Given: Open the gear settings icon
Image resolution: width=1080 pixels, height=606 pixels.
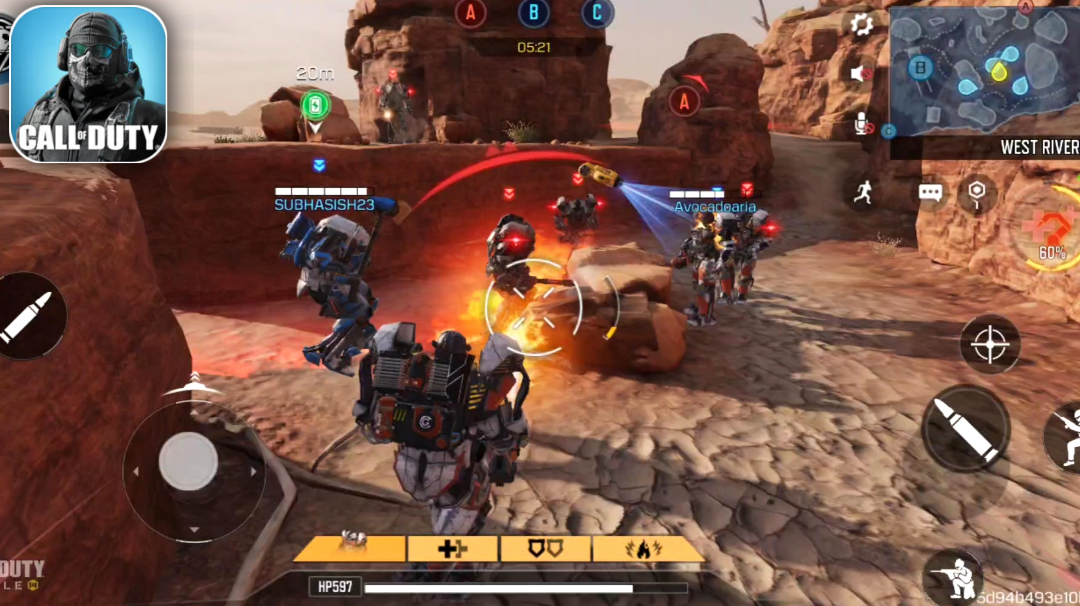Looking at the screenshot, I should click(x=862, y=25).
